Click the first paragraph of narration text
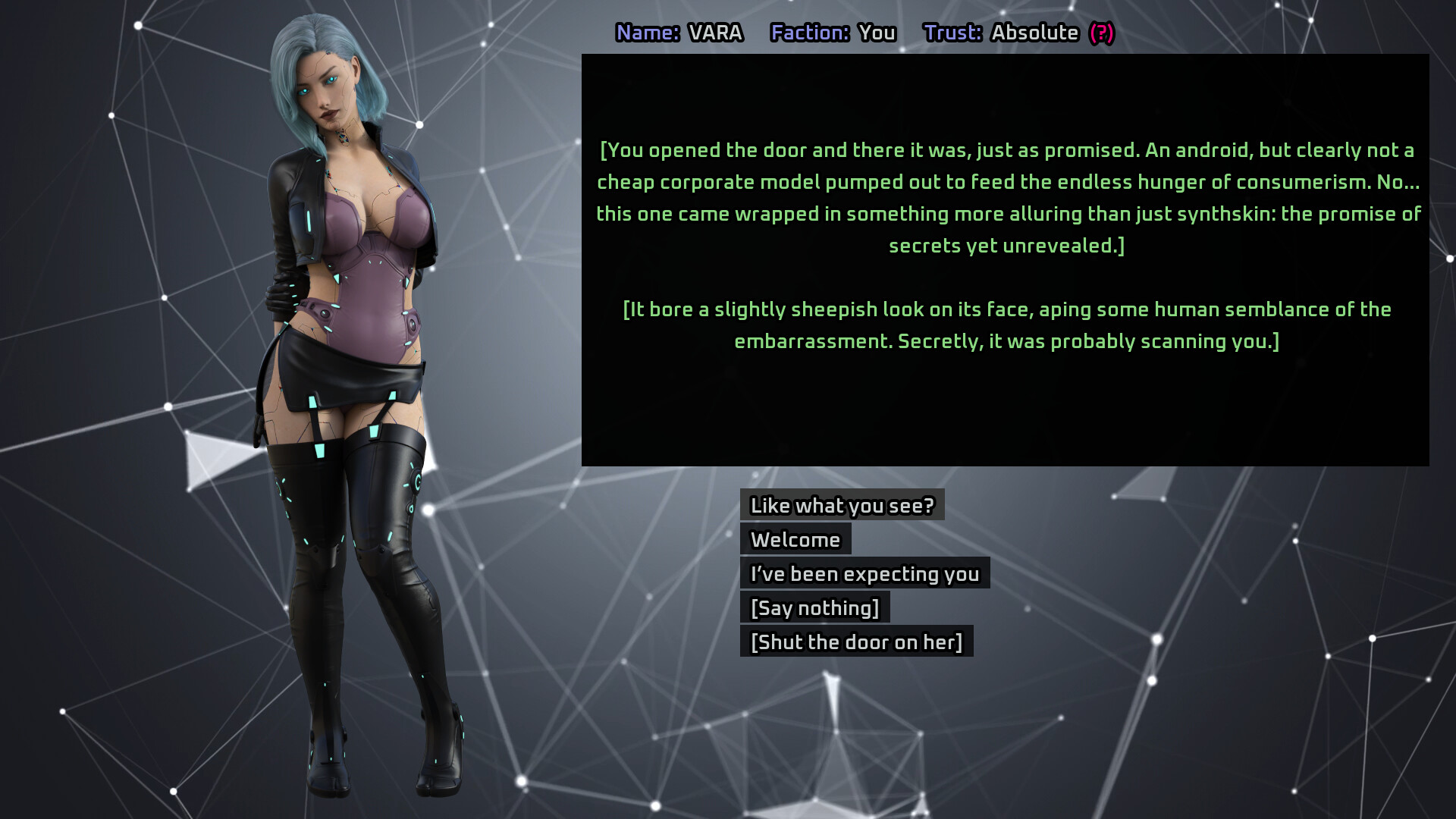 (1006, 197)
